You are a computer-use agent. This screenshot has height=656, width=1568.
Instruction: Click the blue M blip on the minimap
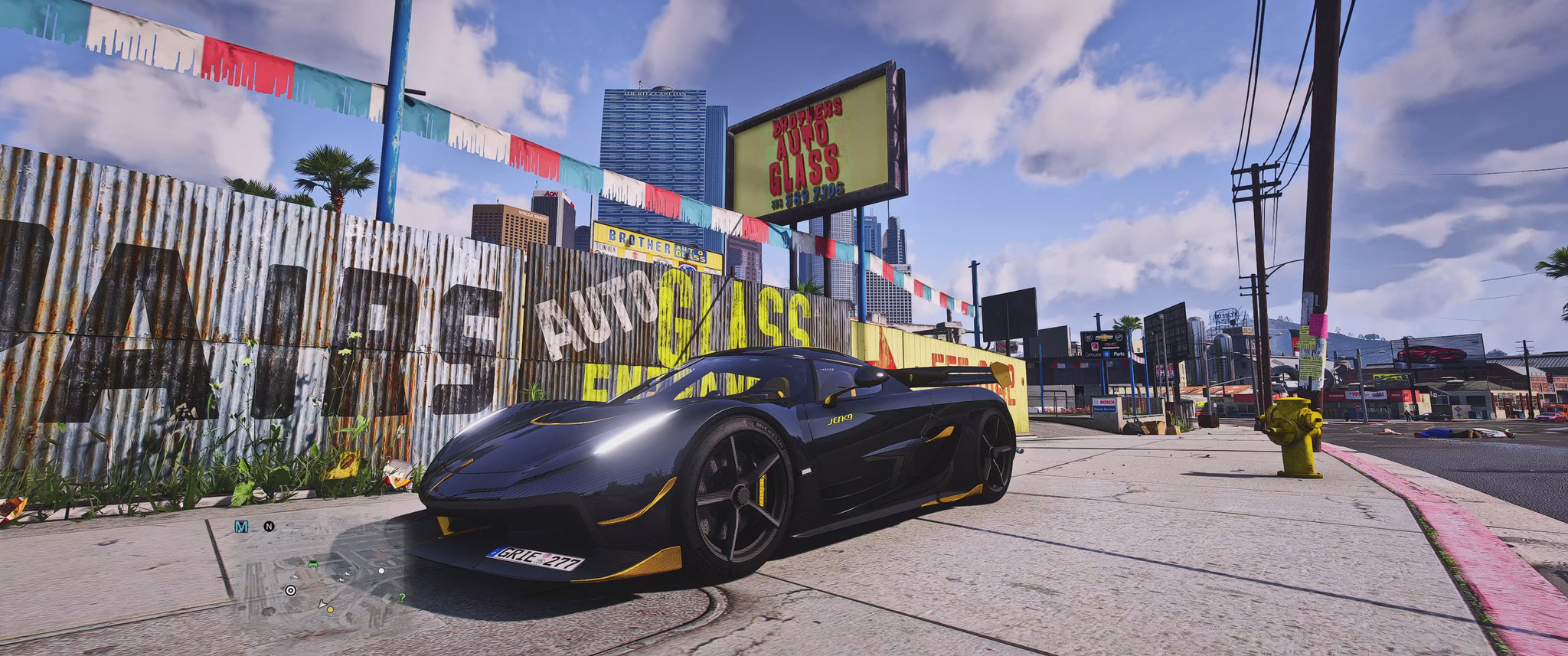pyautogui.click(x=241, y=527)
